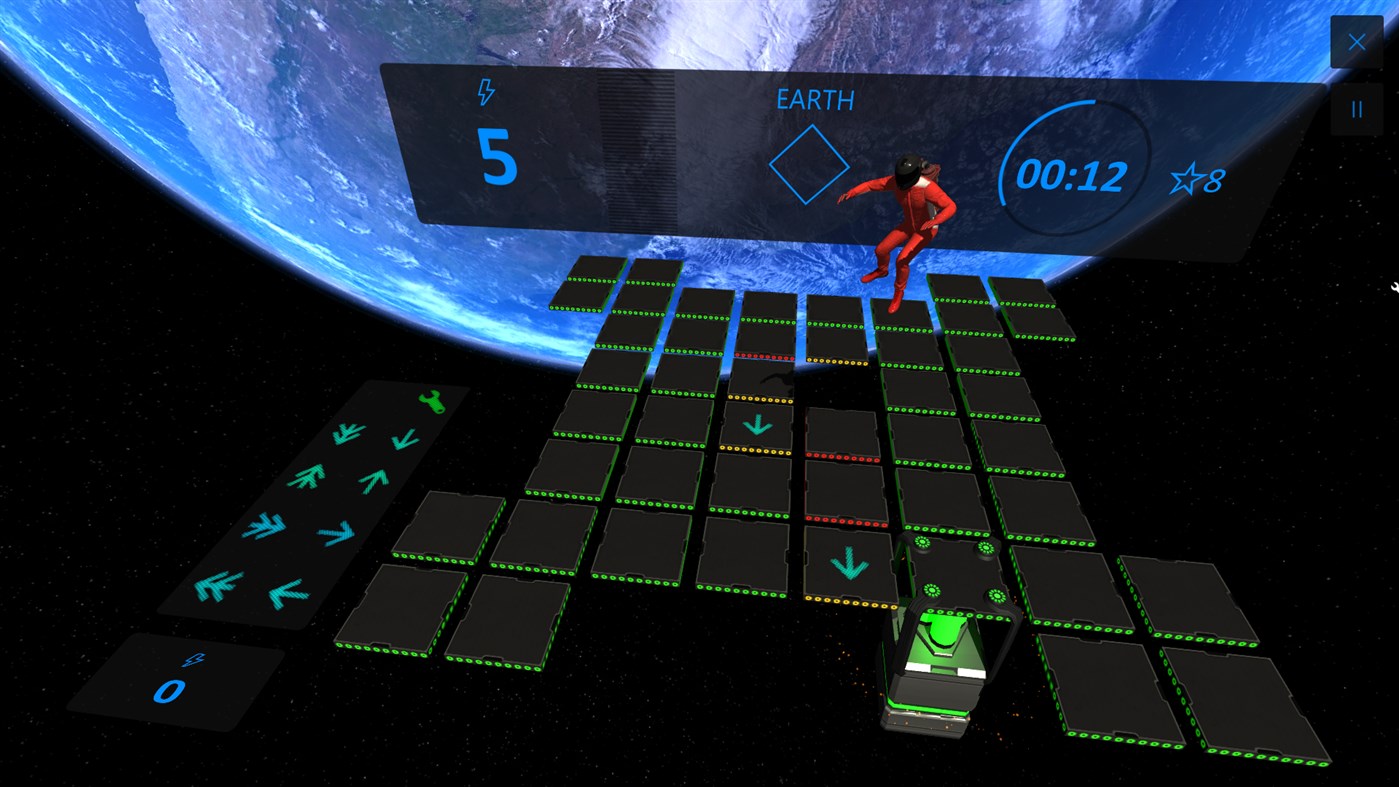The image size is (1399, 787).
Task: Select the single right arrow icon
Action: [x=336, y=532]
